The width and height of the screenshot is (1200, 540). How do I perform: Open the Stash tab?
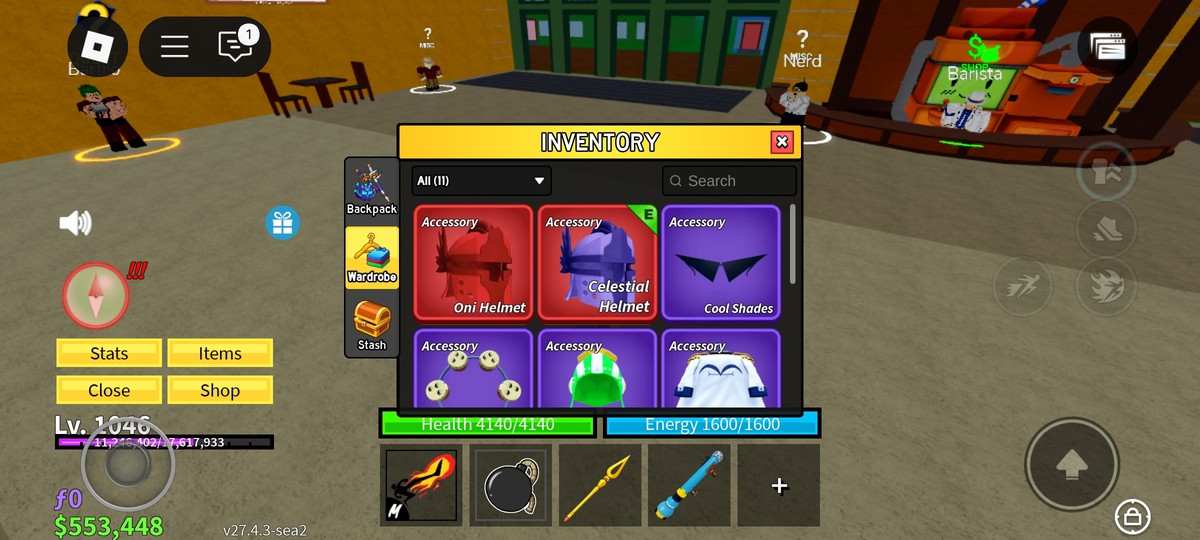(x=372, y=326)
